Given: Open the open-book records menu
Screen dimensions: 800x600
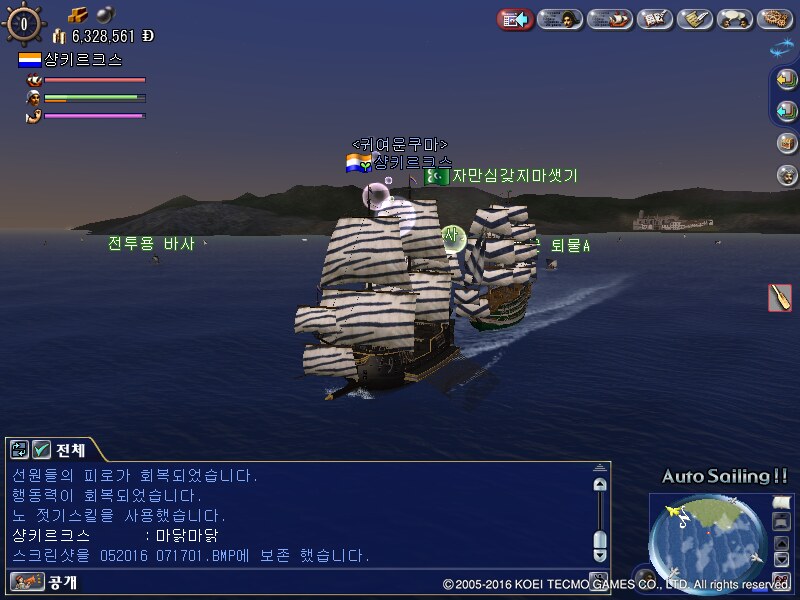Looking at the screenshot, I should [x=655, y=19].
